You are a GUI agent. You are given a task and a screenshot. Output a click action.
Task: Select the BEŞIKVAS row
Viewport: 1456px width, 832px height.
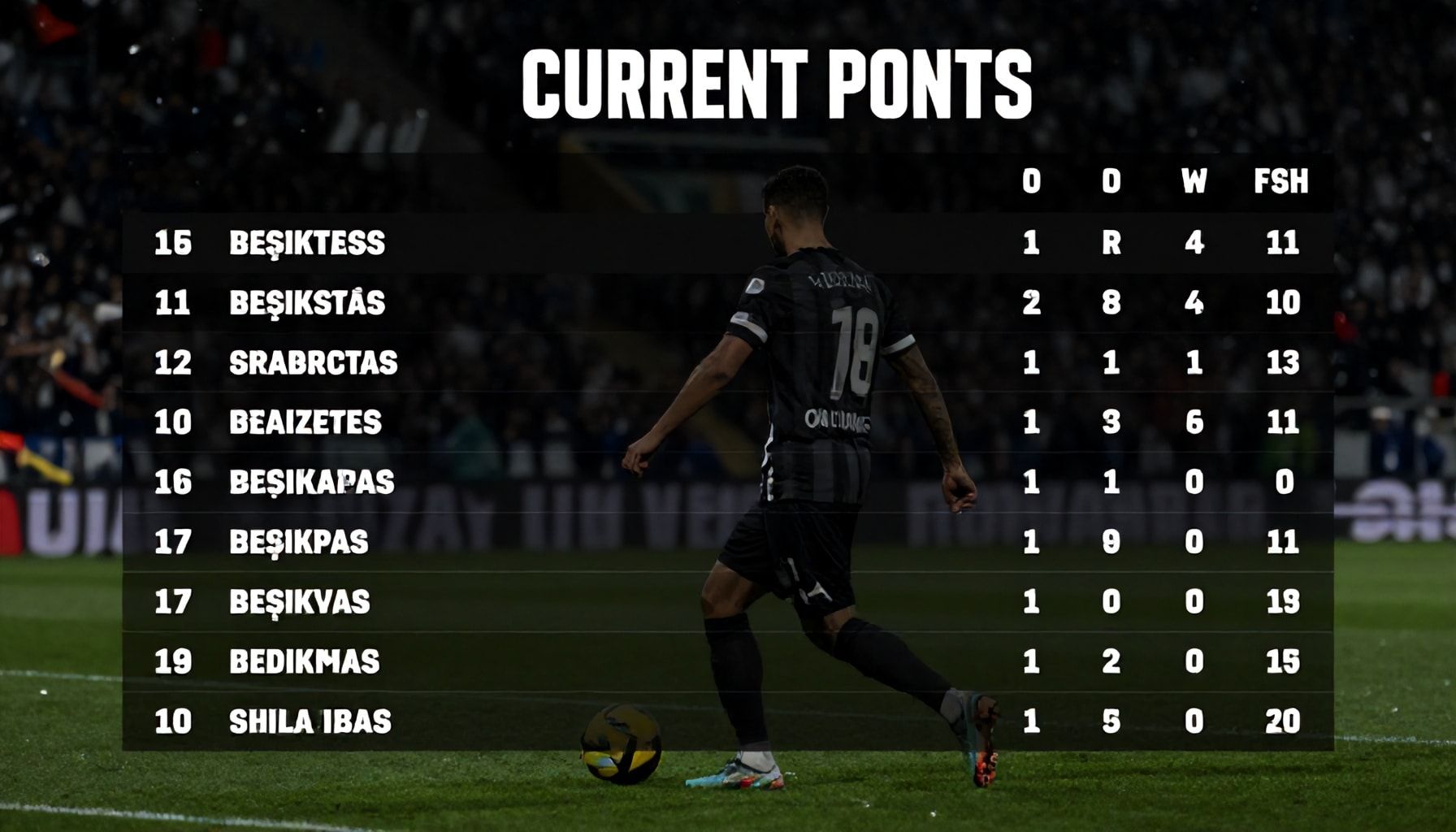[300, 602]
